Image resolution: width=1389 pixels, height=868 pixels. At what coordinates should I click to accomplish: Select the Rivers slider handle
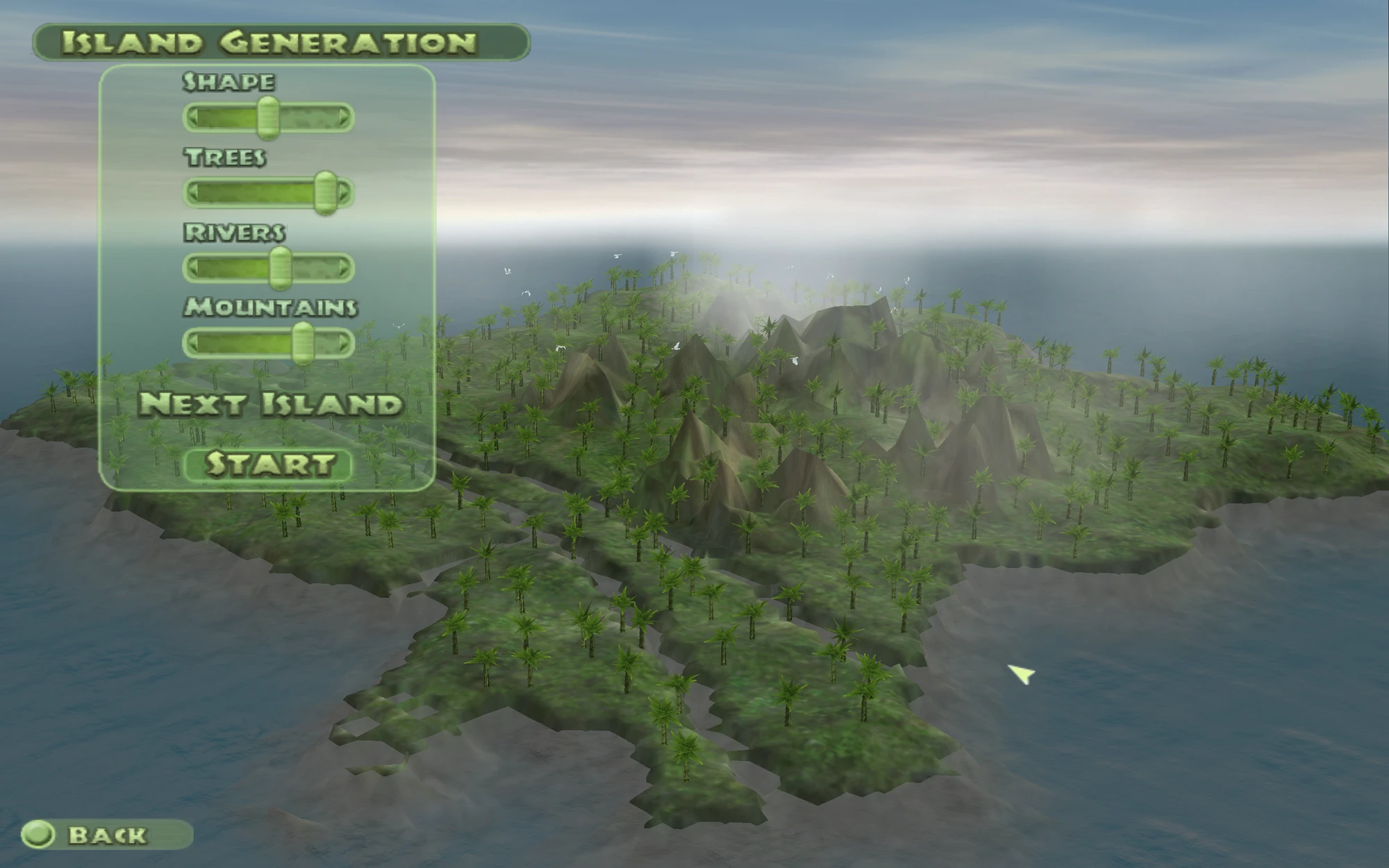click(278, 267)
